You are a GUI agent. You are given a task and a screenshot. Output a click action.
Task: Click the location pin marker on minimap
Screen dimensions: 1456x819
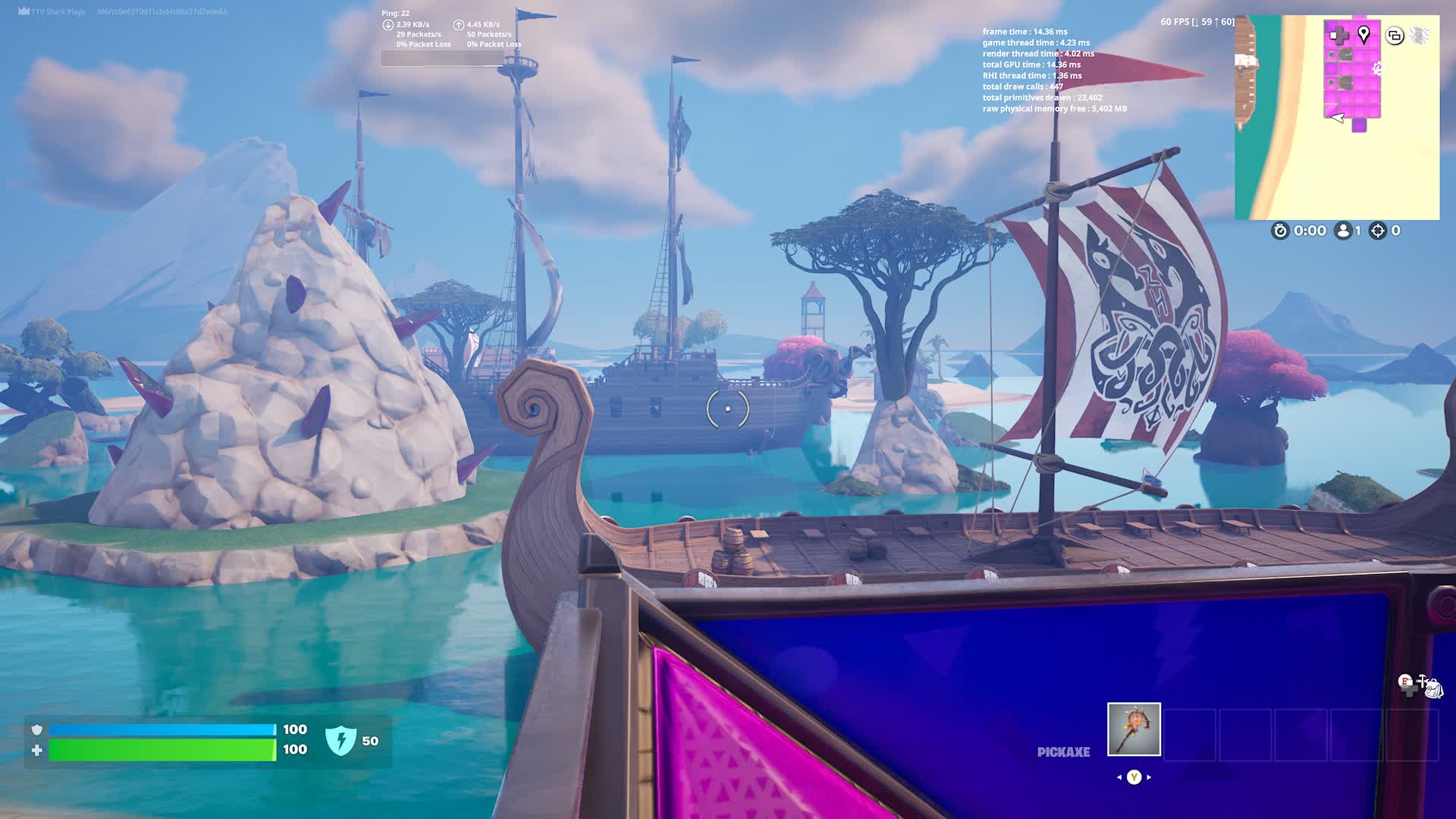tap(1363, 34)
